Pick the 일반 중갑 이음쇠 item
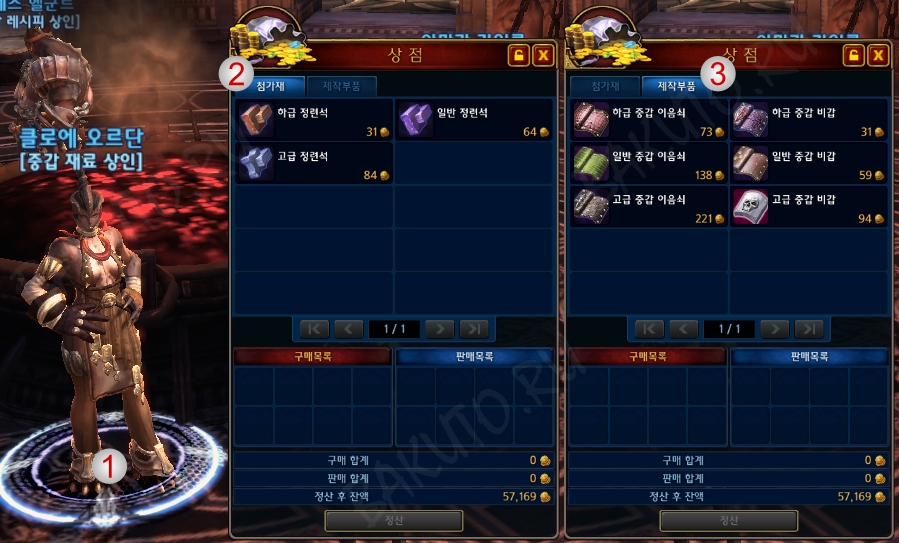899x543 pixels. pyautogui.click(x=649, y=163)
